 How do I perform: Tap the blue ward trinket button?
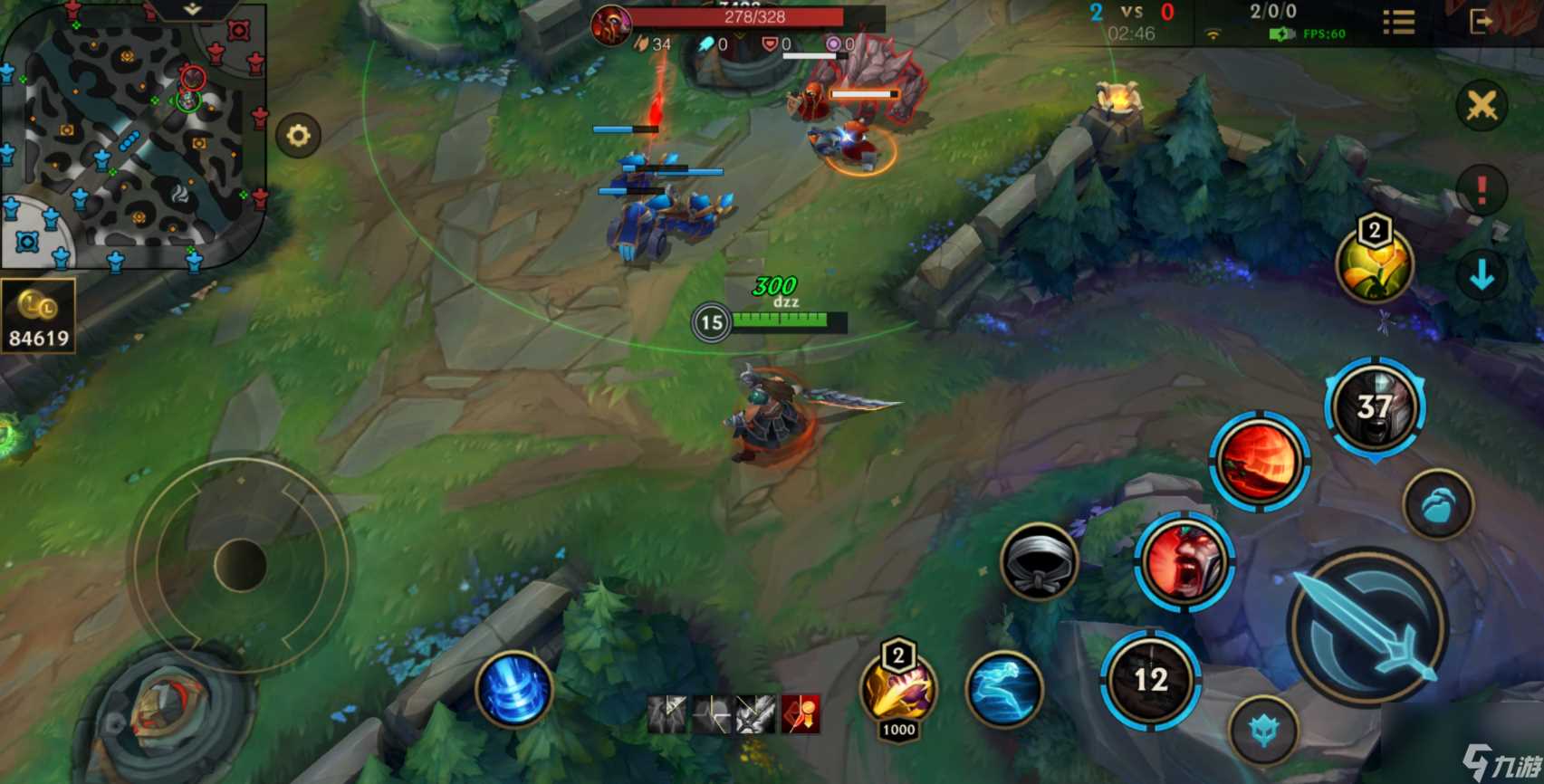click(1438, 505)
